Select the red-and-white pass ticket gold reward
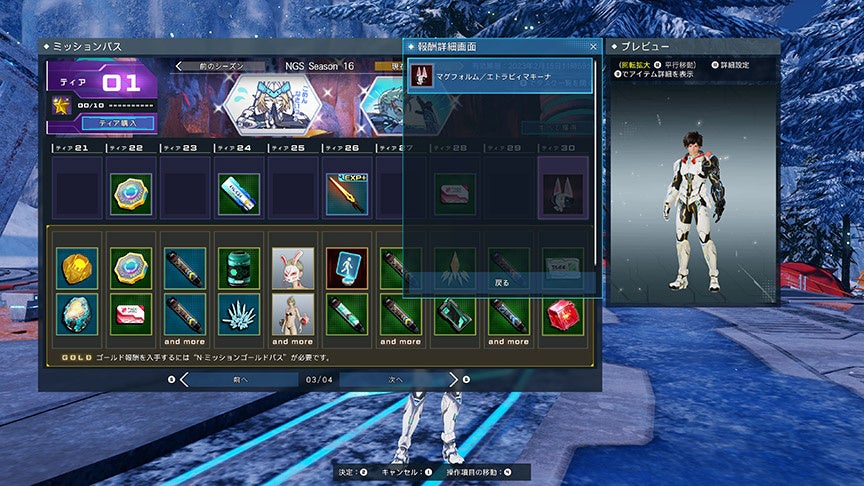The image size is (864, 486). click(x=131, y=314)
